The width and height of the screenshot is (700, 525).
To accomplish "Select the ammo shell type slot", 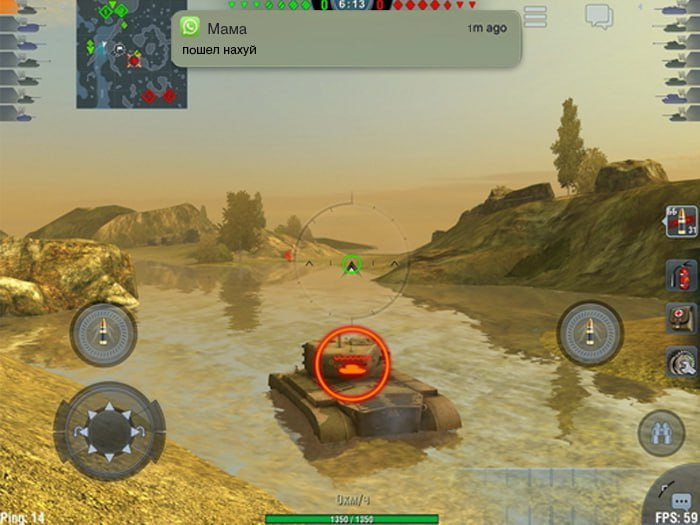I will click(681, 222).
